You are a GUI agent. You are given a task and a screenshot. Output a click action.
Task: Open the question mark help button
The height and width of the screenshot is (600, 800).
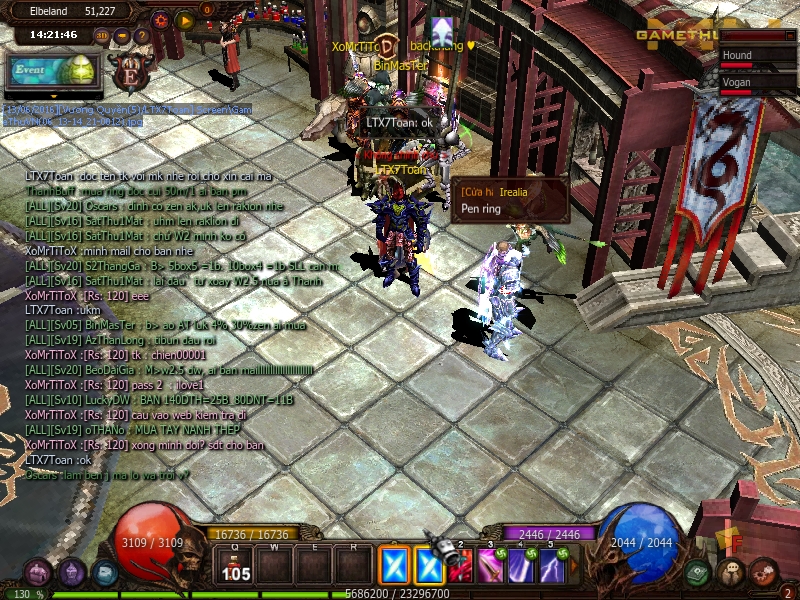[x=142, y=36]
